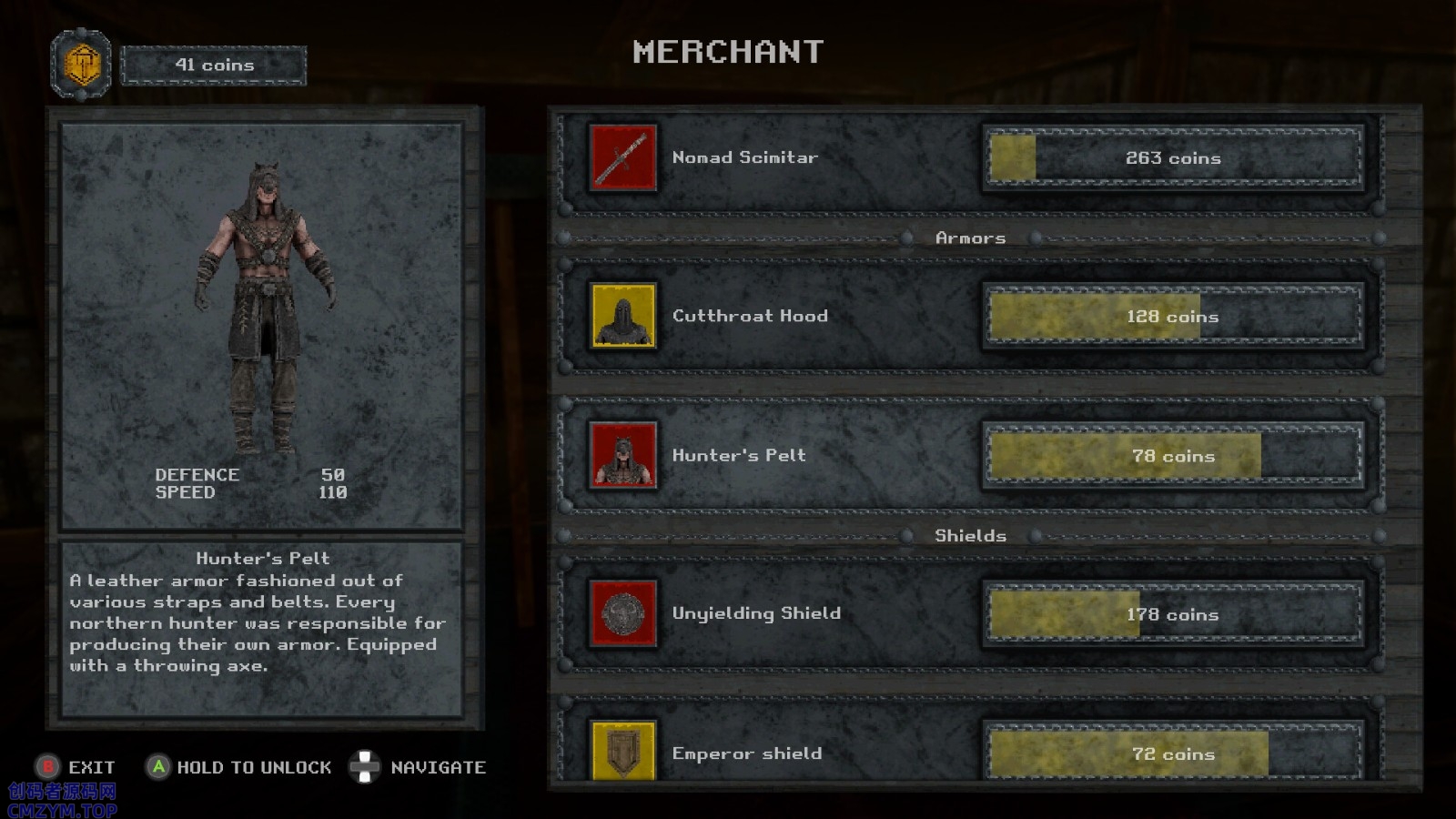
Task: Buy Hunter's Pelt with the 78 coins bar
Action: click(x=1173, y=456)
